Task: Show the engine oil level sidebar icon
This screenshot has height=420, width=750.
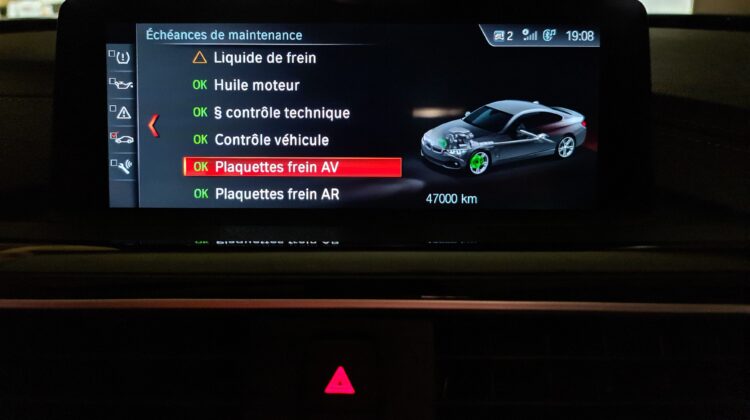Action: tap(122, 86)
